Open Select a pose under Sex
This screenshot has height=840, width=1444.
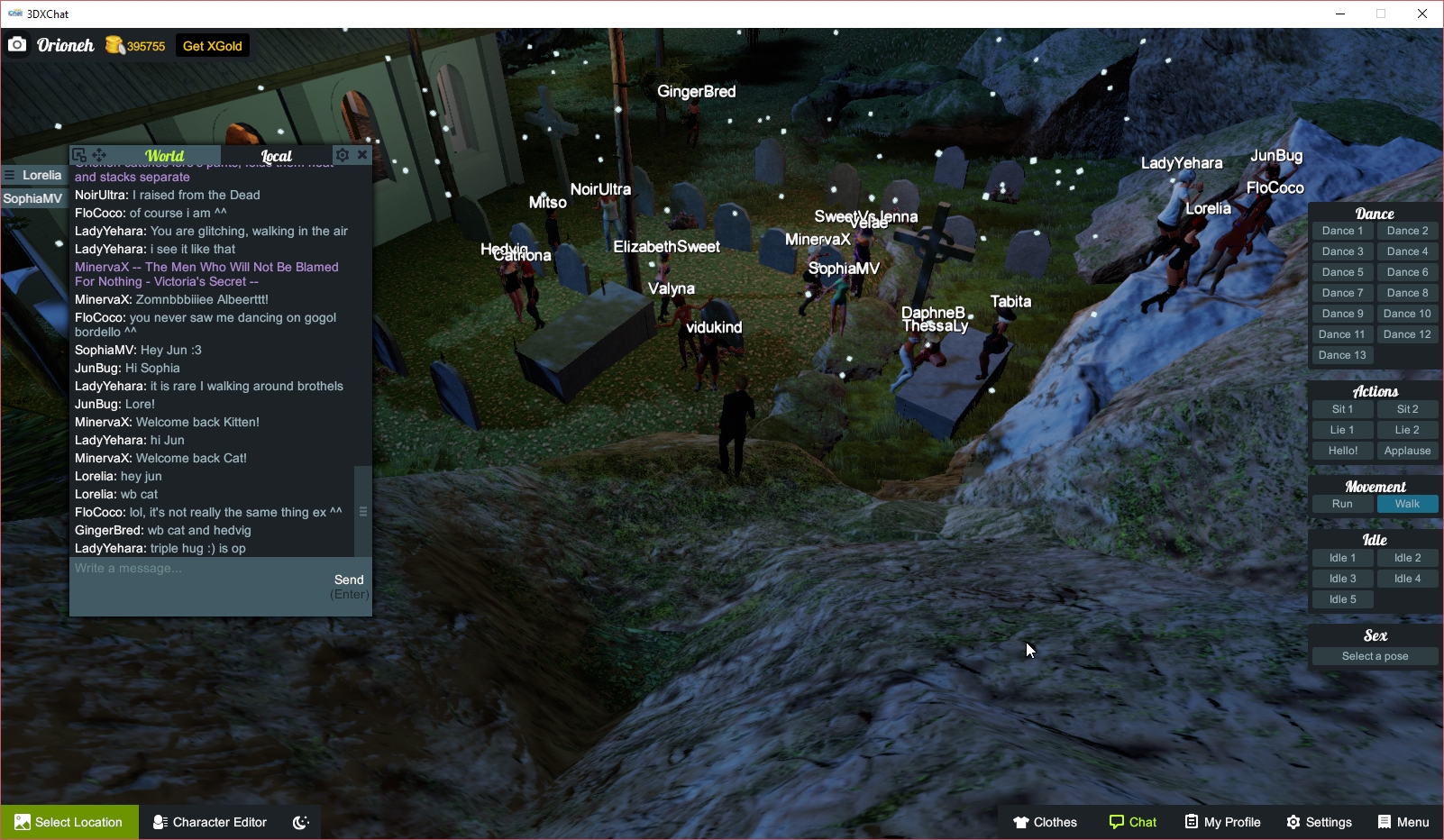pos(1375,655)
